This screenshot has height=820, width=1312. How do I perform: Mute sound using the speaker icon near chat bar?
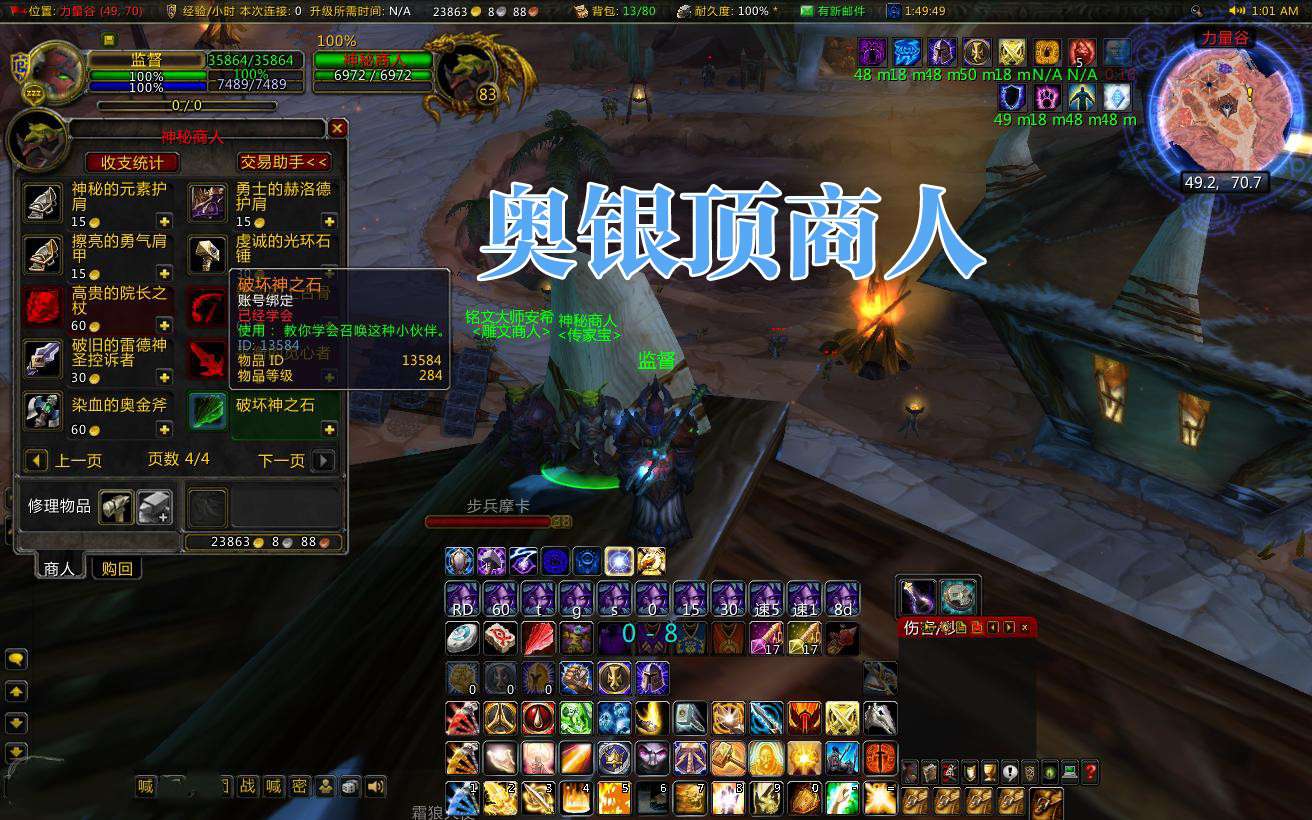[374, 786]
